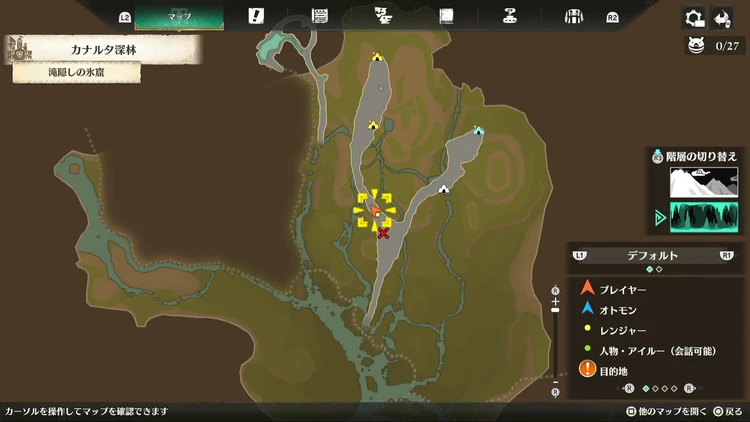Click the red X marker on the map
The height and width of the screenshot is (422, 750).
click(383, 233)
